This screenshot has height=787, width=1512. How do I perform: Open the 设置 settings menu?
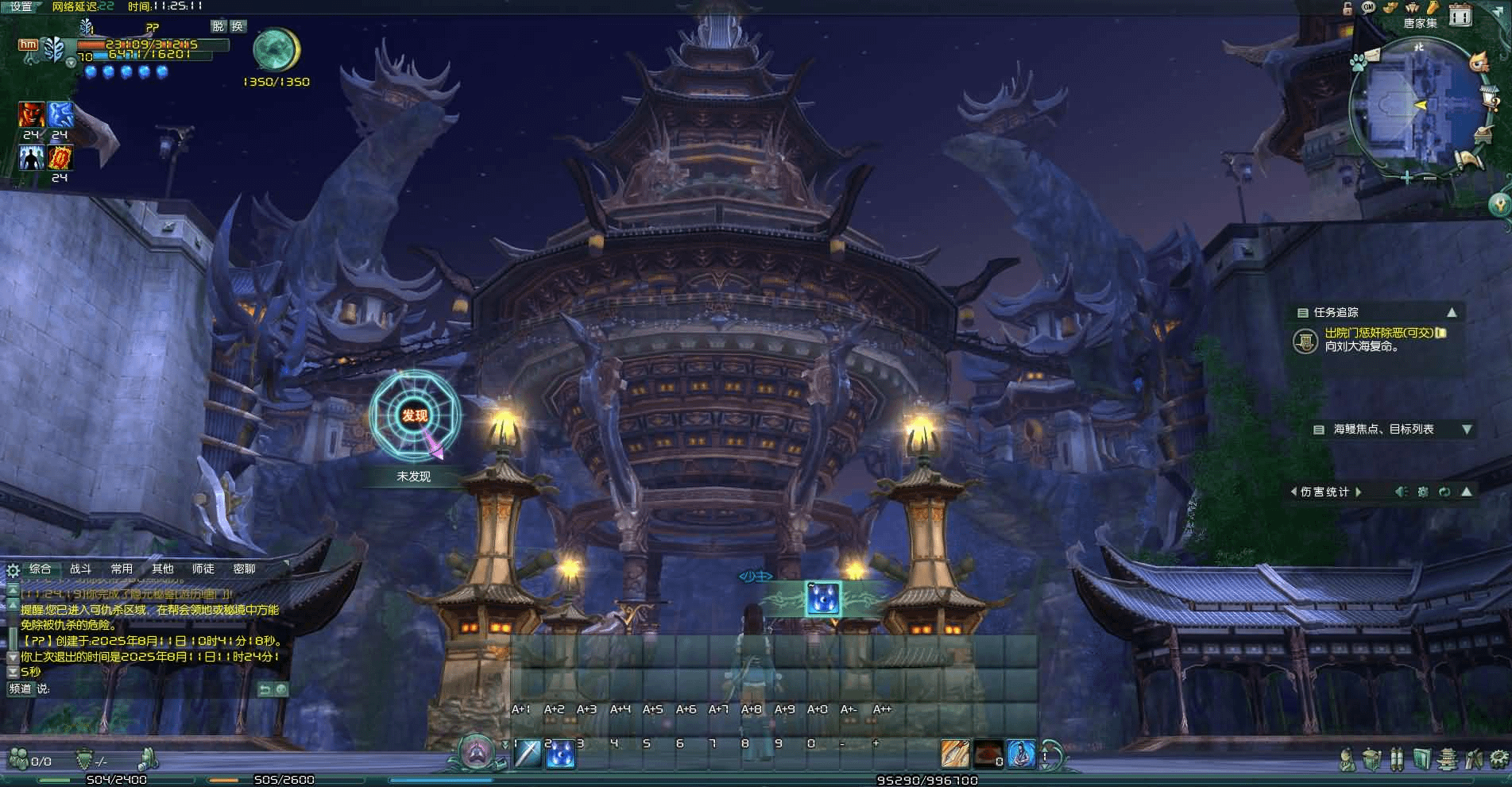tap(21, 6)
